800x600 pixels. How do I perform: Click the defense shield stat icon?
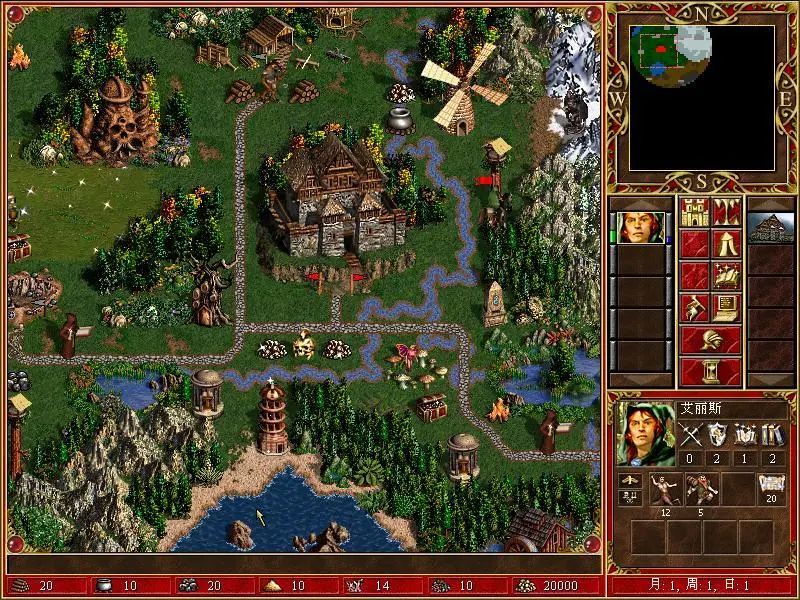point(718,434)
